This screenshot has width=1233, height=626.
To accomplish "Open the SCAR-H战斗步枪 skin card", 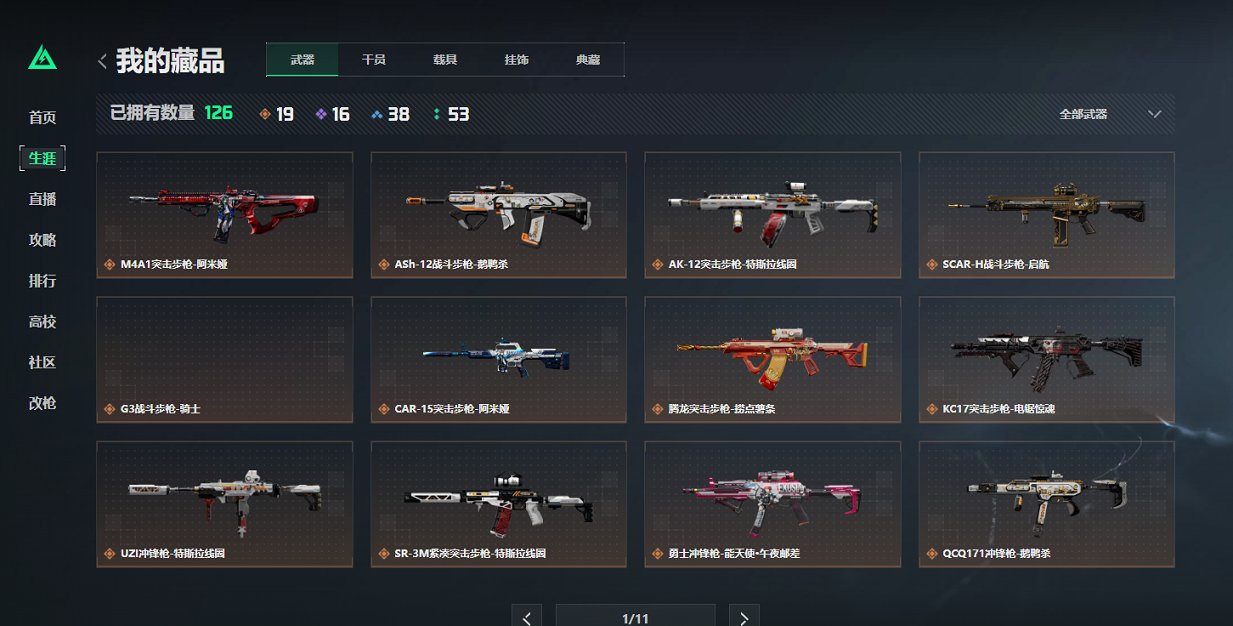I will pyautogui.click(x=1046, y=214).
